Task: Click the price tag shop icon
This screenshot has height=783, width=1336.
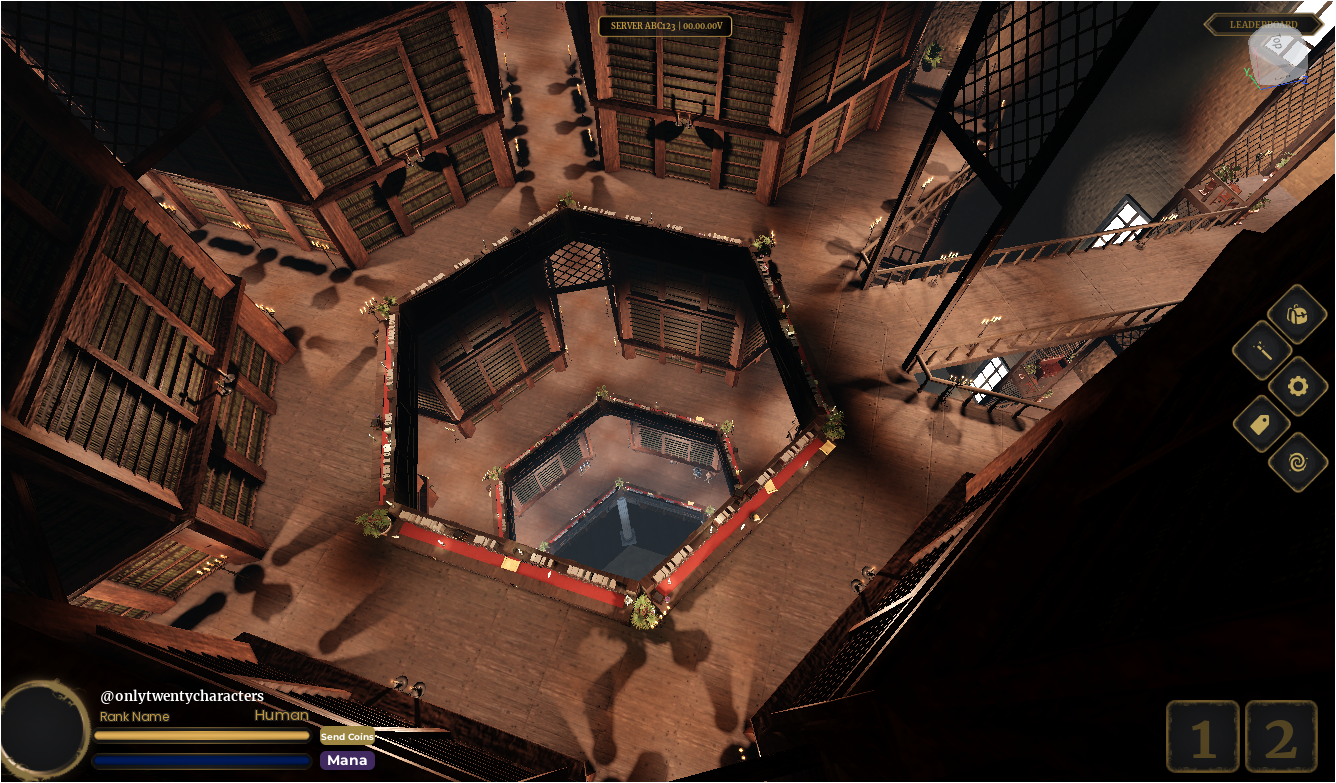Action: pos(1262,424)
